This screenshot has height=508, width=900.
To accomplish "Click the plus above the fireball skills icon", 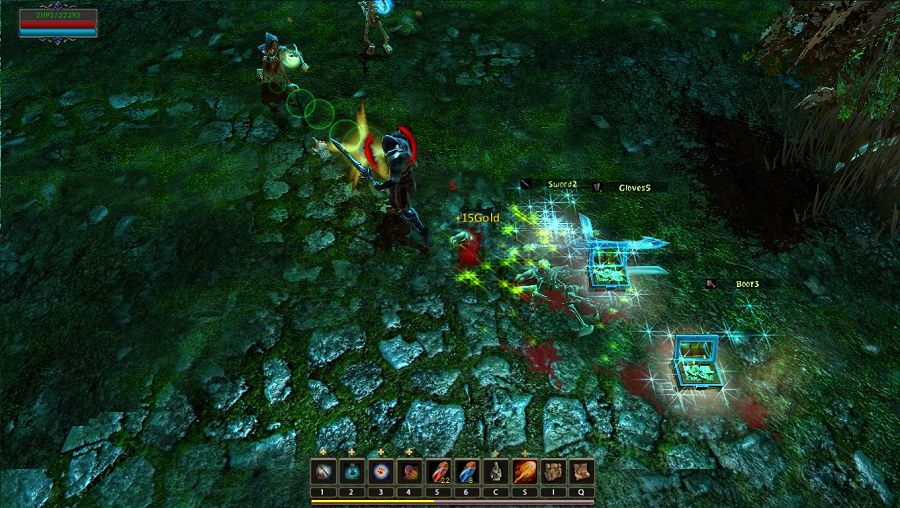I will [524, 452].
